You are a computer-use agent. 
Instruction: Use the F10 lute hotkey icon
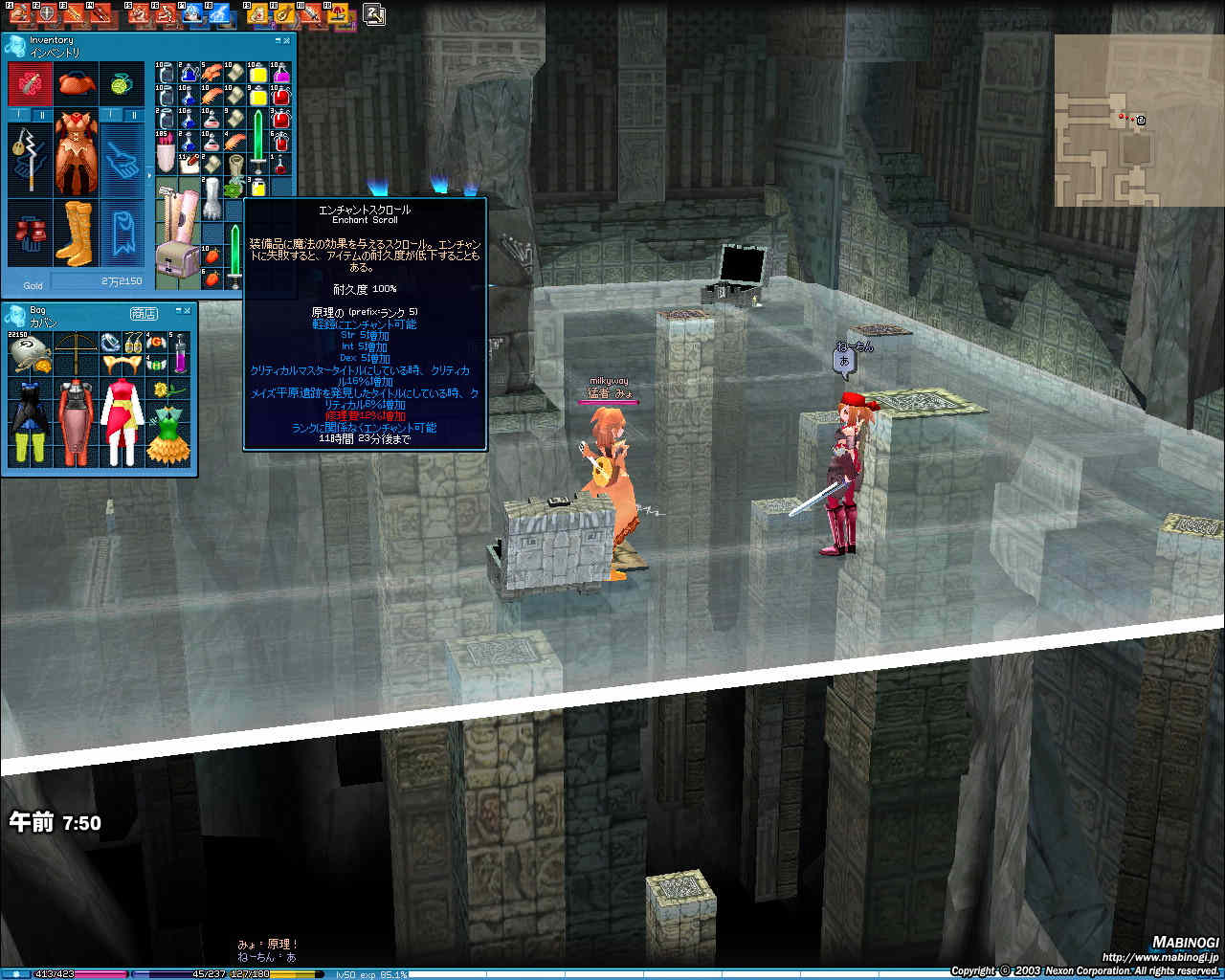tap(284, 14)
